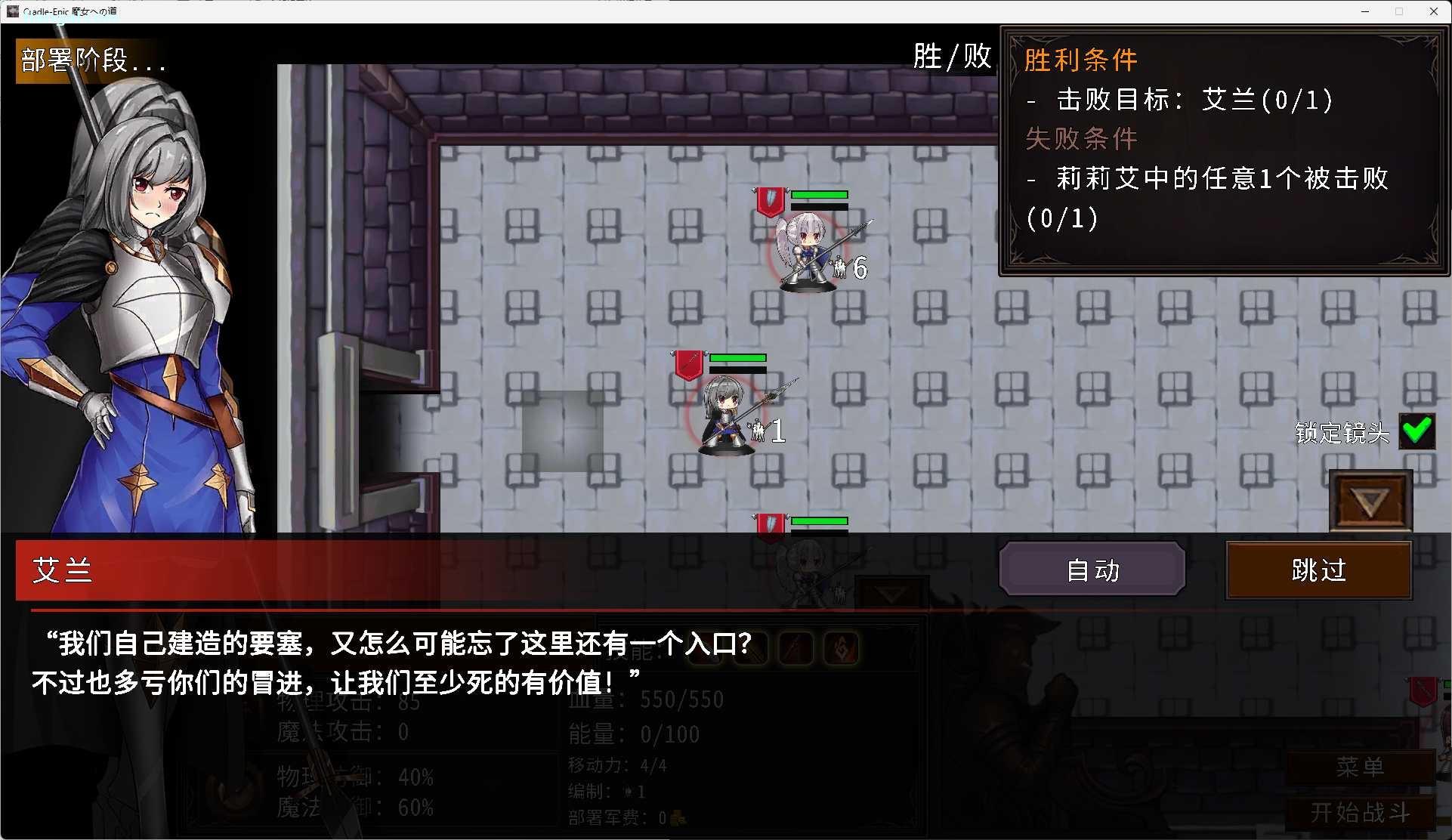
Task: Select the enemy soldier in the room center
Action: point(725,412)
